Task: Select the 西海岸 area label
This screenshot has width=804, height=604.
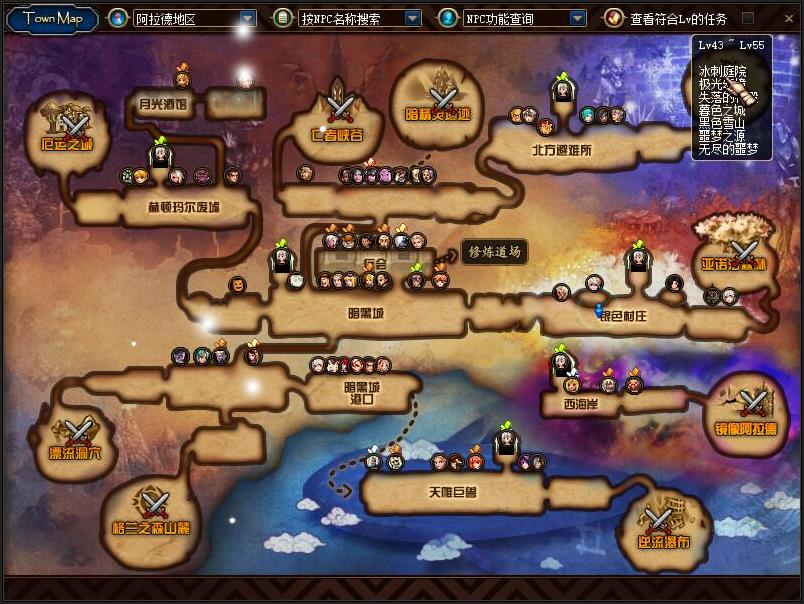Action: click(x=581, y=404)
